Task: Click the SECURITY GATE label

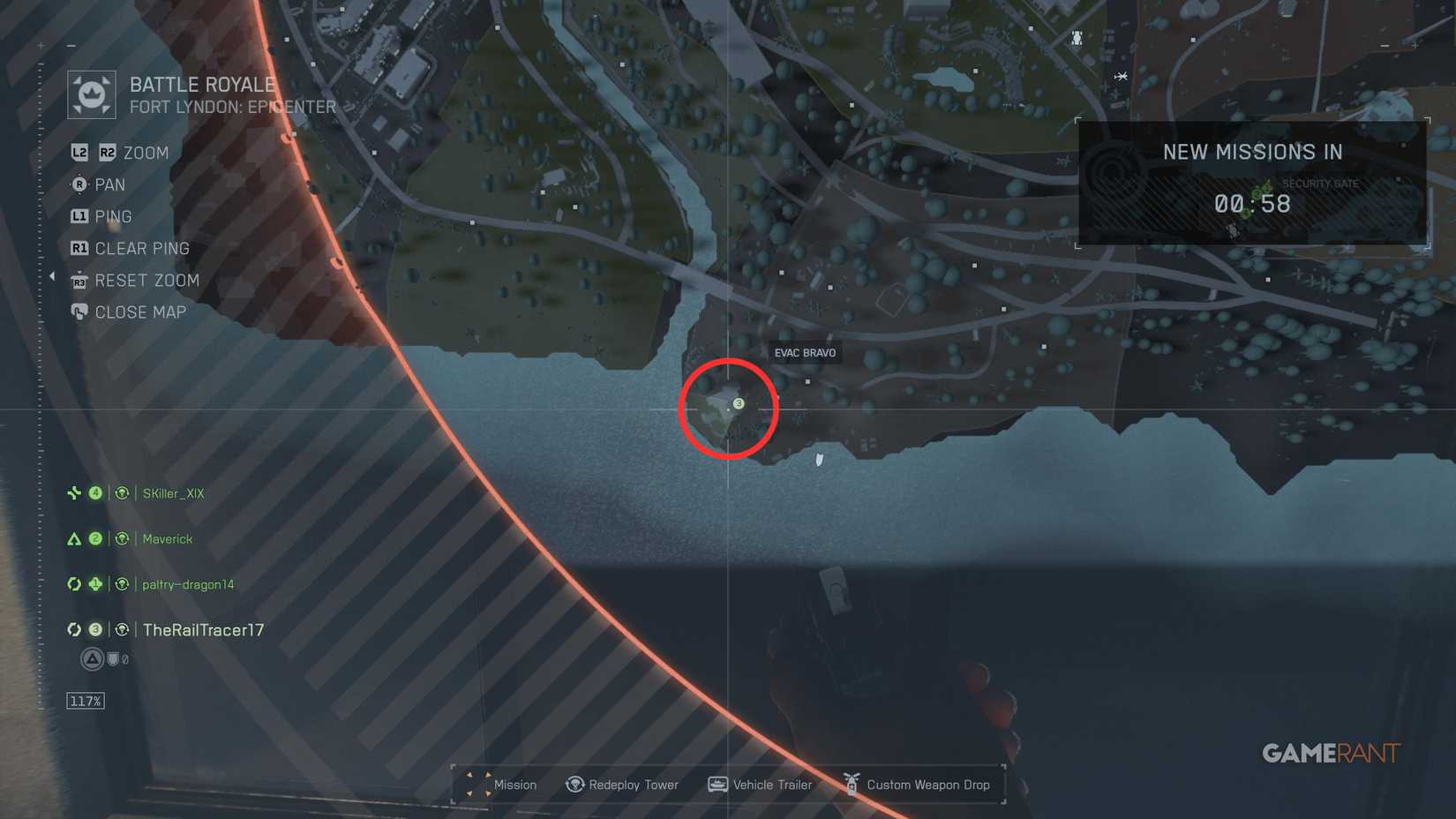Action: [x=1321, y=184]
